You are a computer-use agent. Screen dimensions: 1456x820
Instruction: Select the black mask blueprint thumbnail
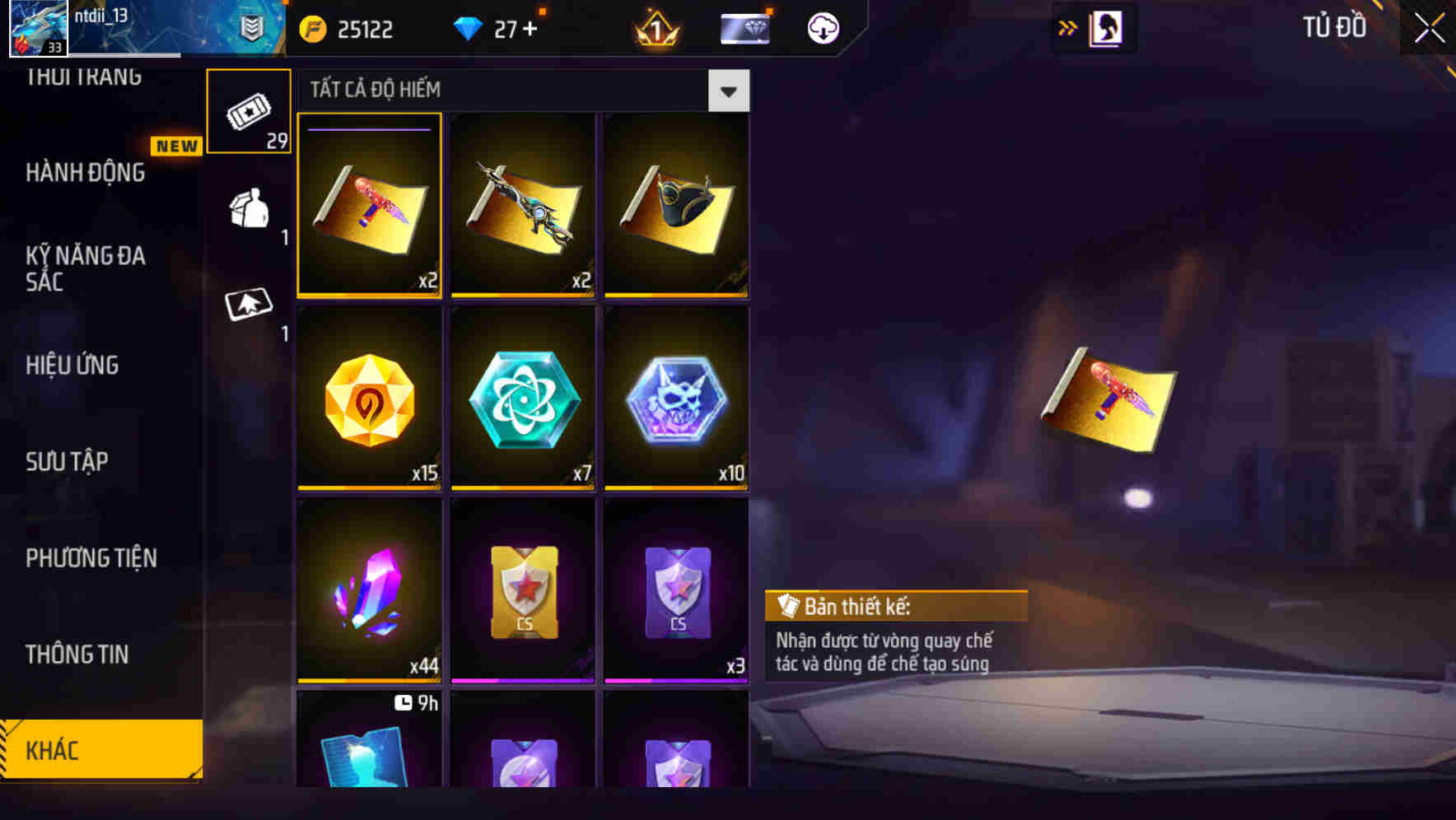pyautogui.click(x=676, y=204)
